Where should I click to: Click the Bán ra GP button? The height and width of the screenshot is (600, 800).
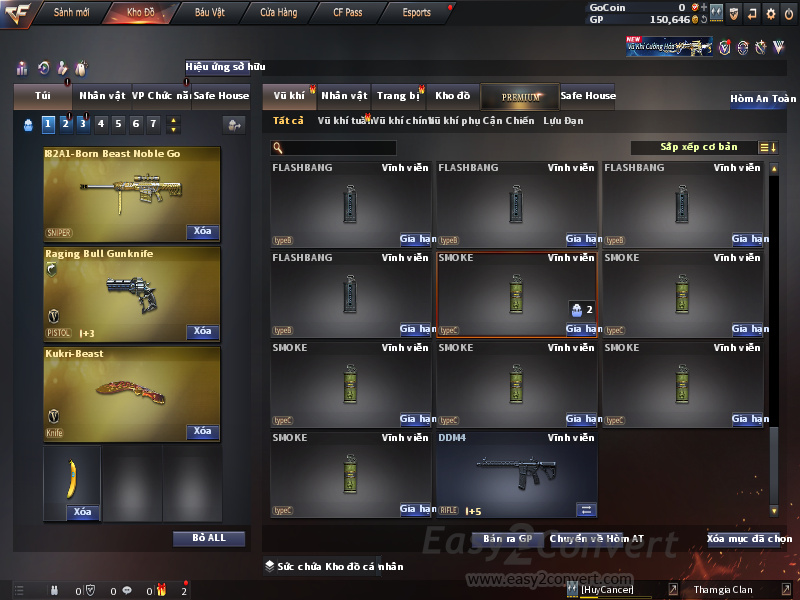pyautogui.click(x=509, y=538)
